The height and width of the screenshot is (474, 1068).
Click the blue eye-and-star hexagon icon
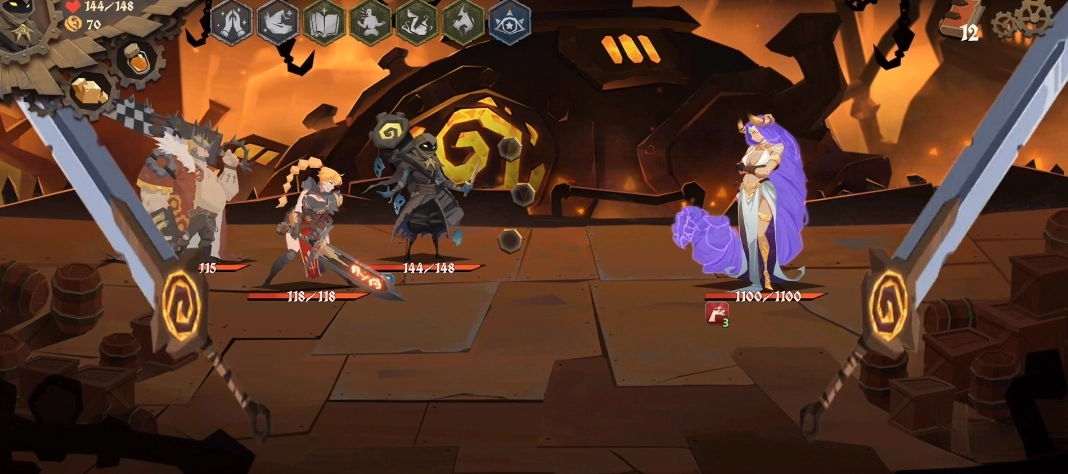point(509,22)
